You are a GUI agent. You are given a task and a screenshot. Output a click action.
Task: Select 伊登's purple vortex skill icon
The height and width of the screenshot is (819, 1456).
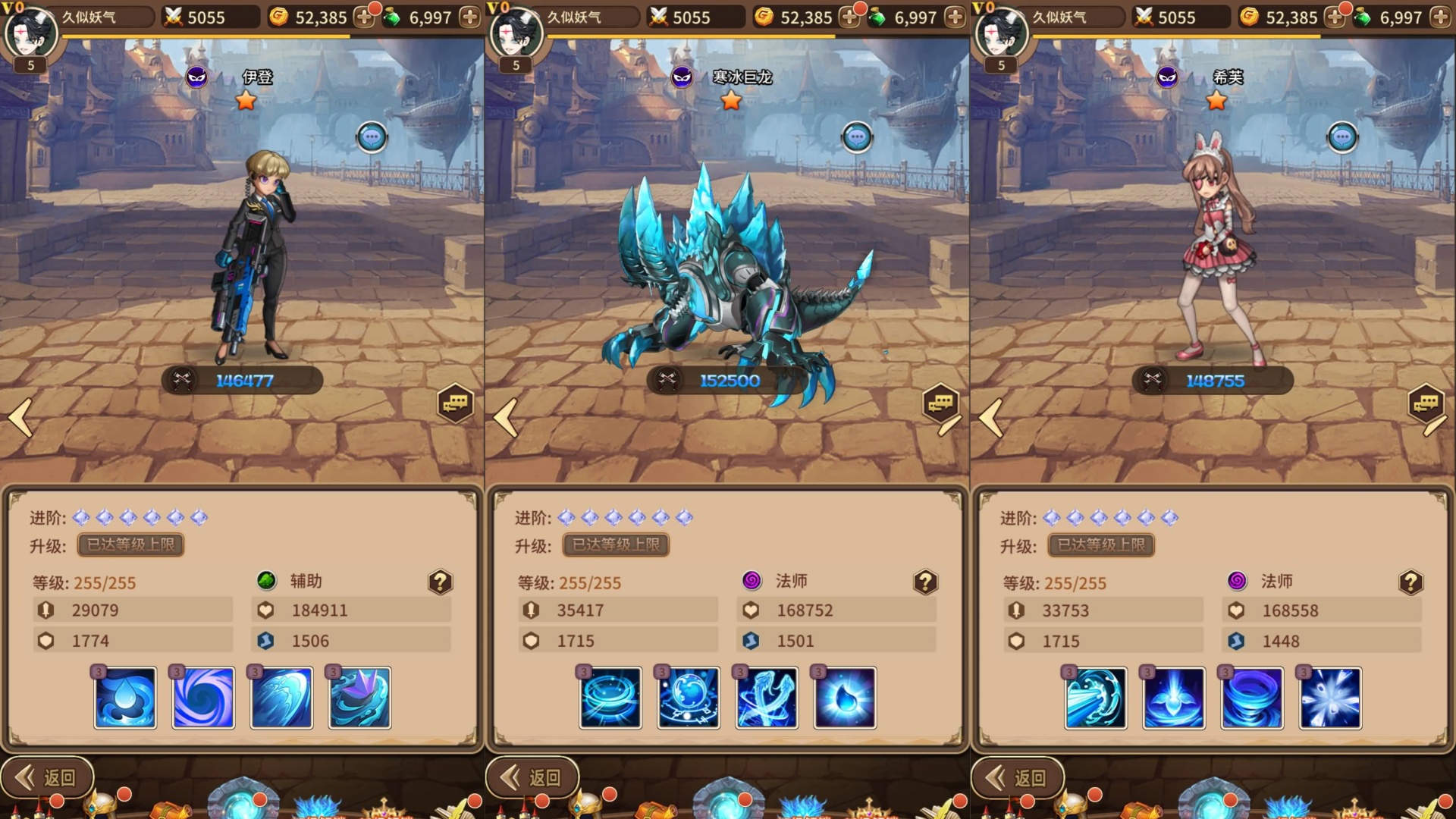tap(203, 698)
